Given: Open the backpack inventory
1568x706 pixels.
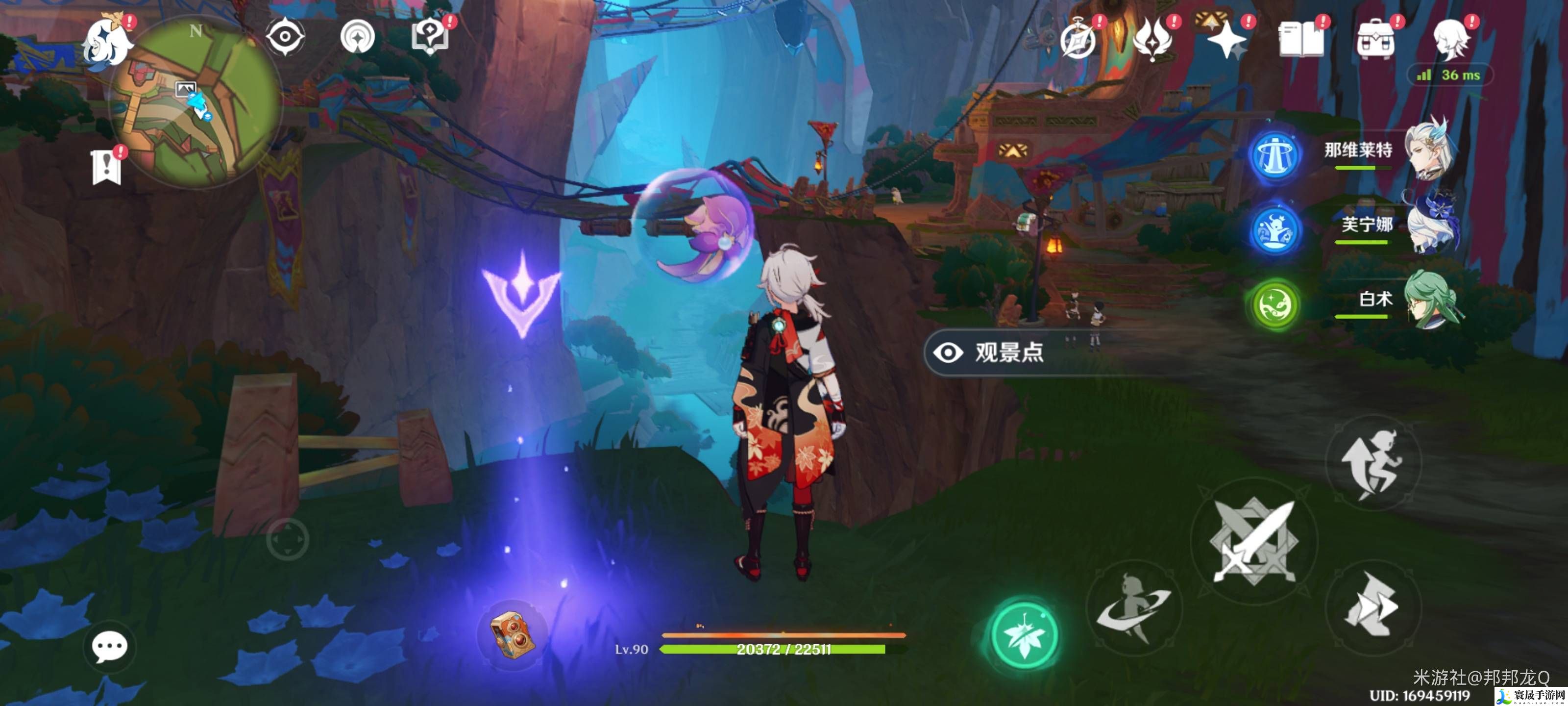Looking at the screenshot, I should (1375, 40).
